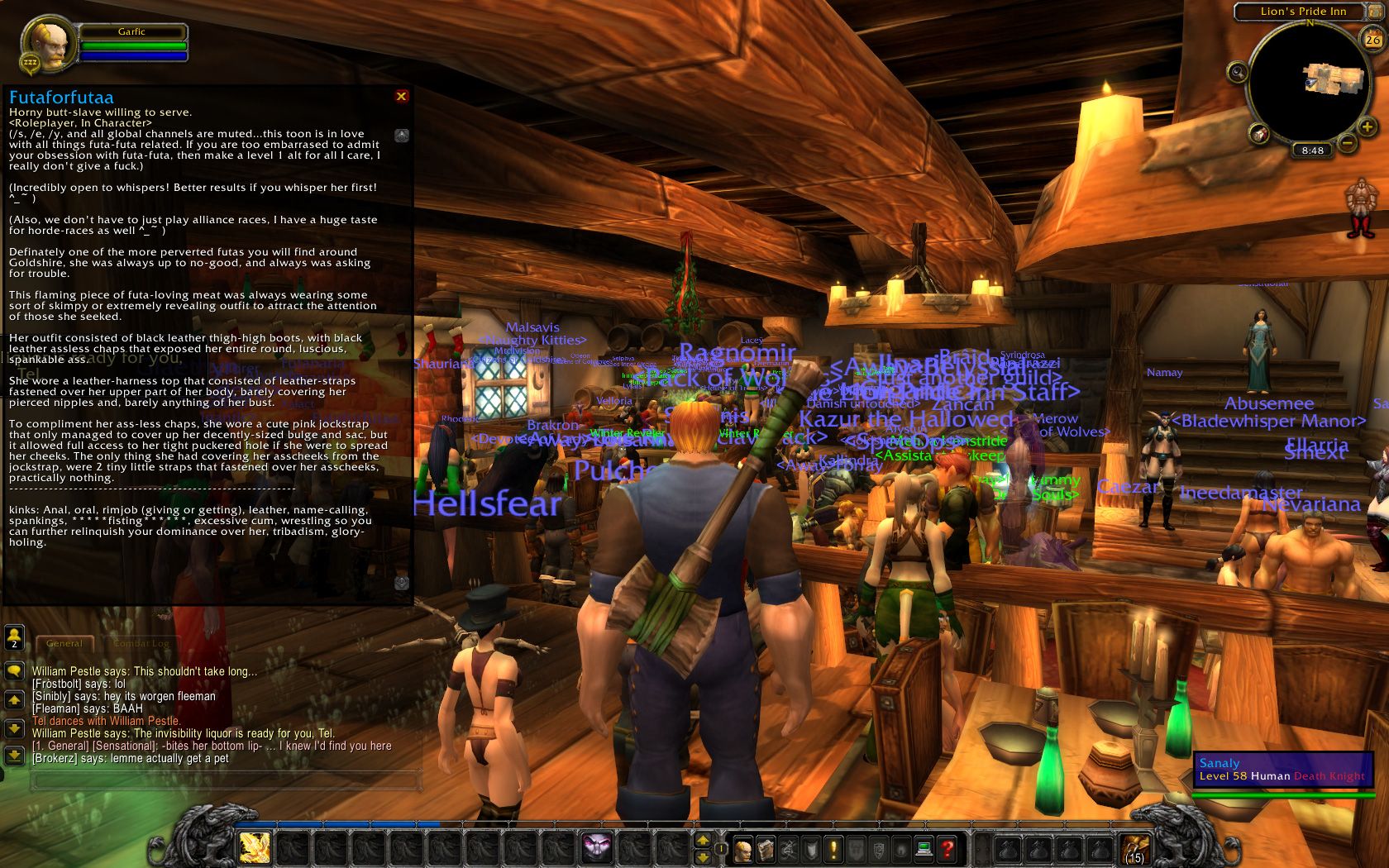The height and width of the screenshot is (868, 1389).
Task: Jump chat to the bottom
Action: coord(14,755)
